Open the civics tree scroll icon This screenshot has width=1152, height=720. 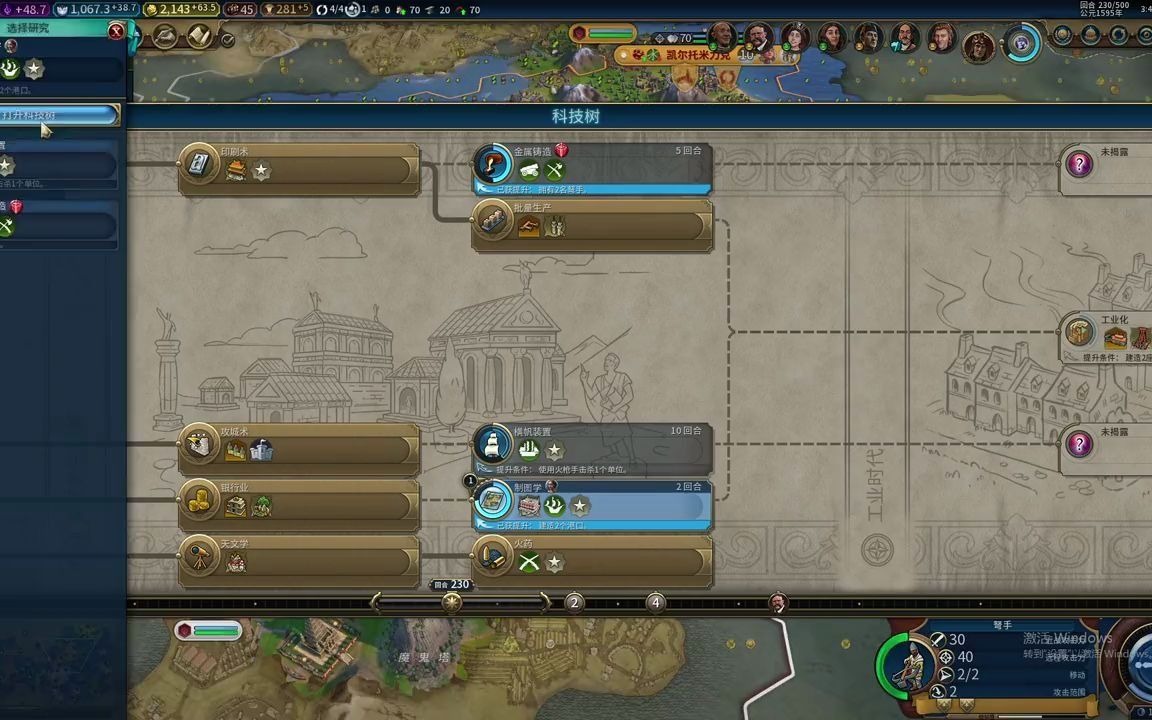point(199,38)
